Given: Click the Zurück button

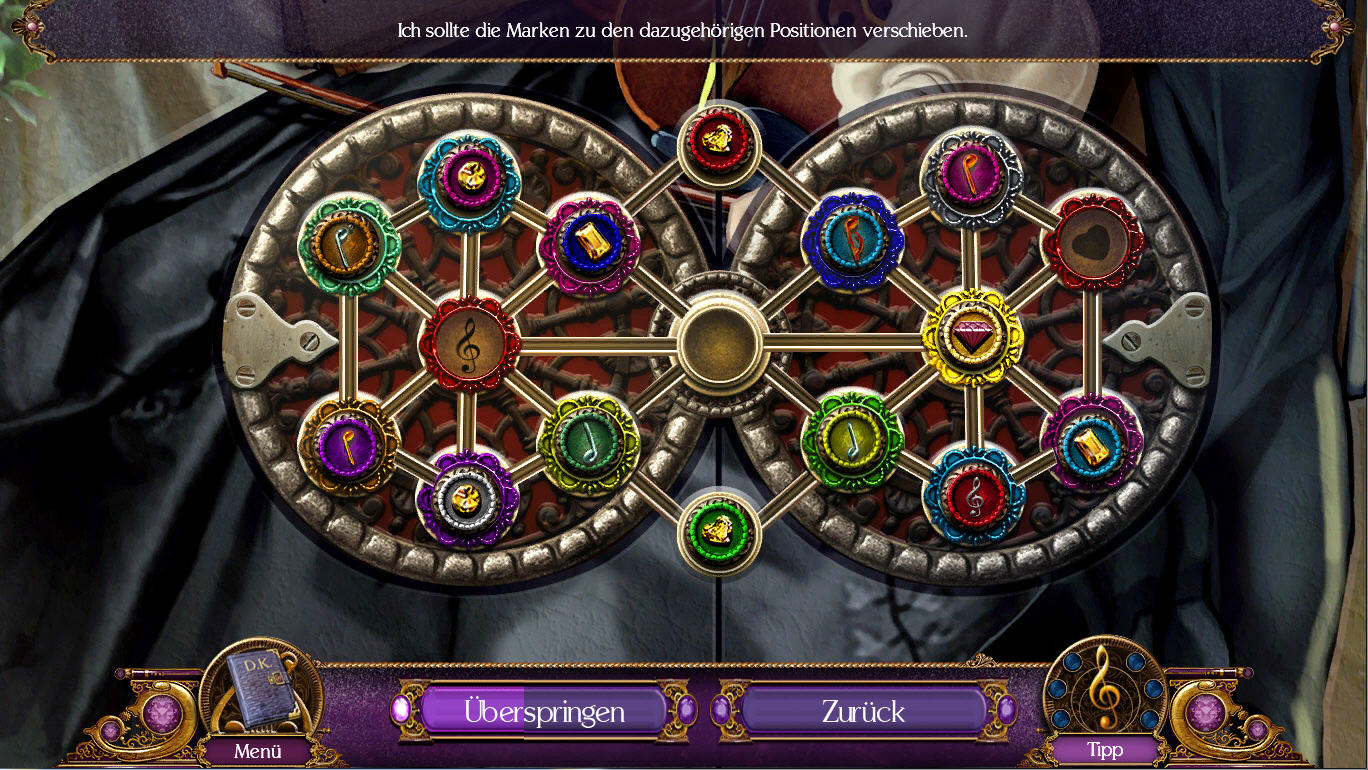Looking at the screenshot, I should [x=863, y=711].
